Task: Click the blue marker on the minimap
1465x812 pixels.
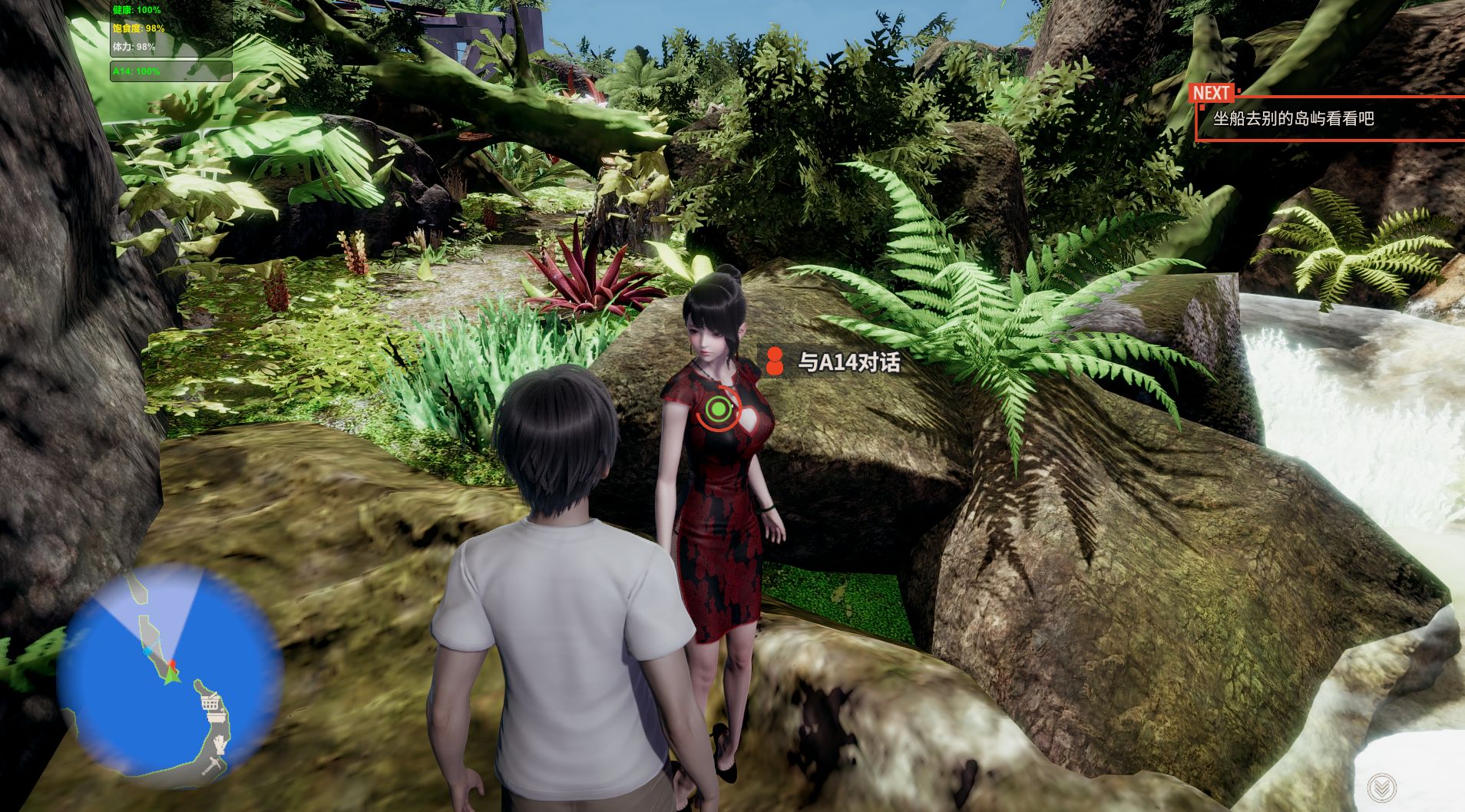Action: point(147,651)
